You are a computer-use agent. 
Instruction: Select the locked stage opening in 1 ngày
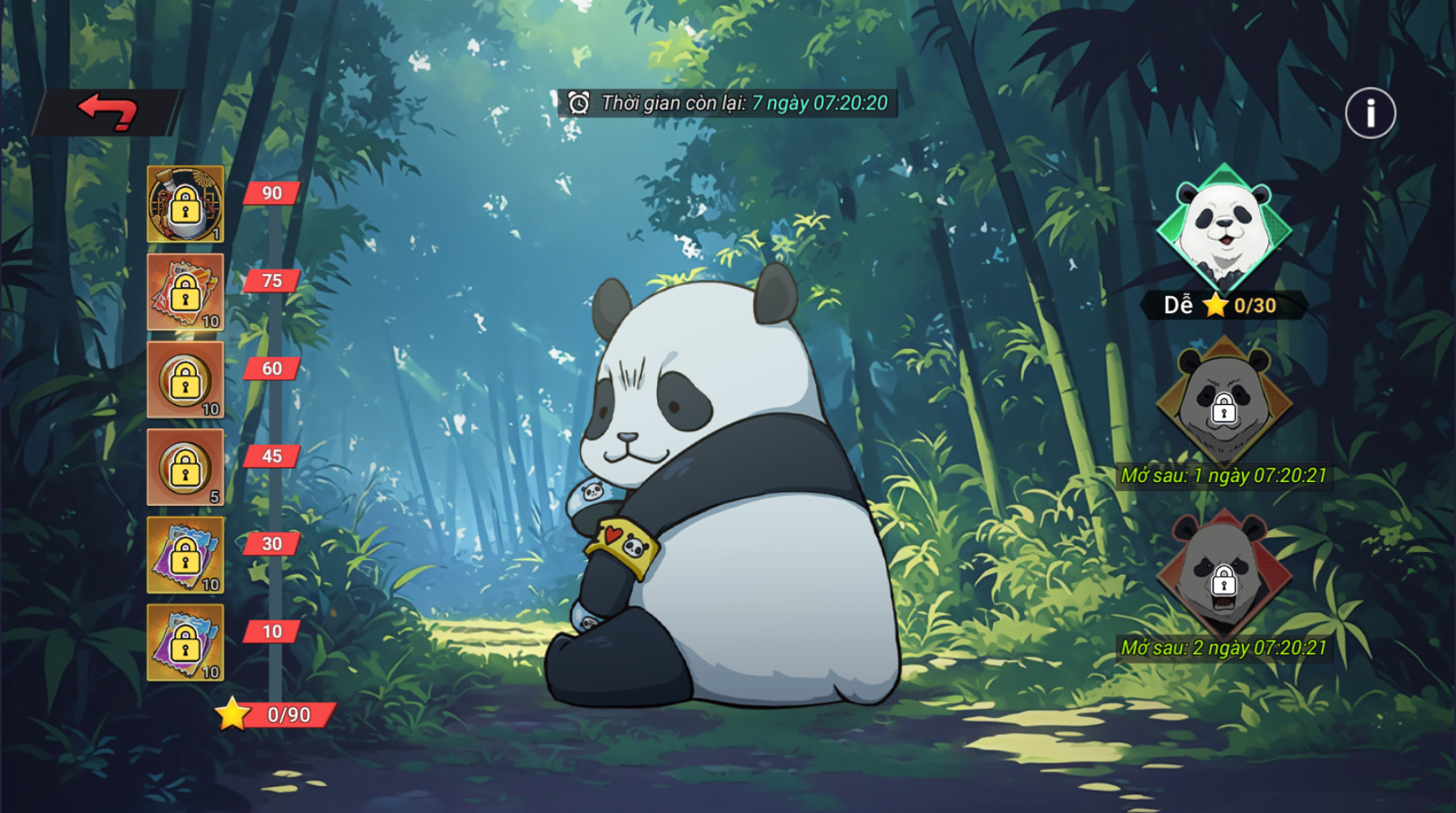(x=1223, y=402)
